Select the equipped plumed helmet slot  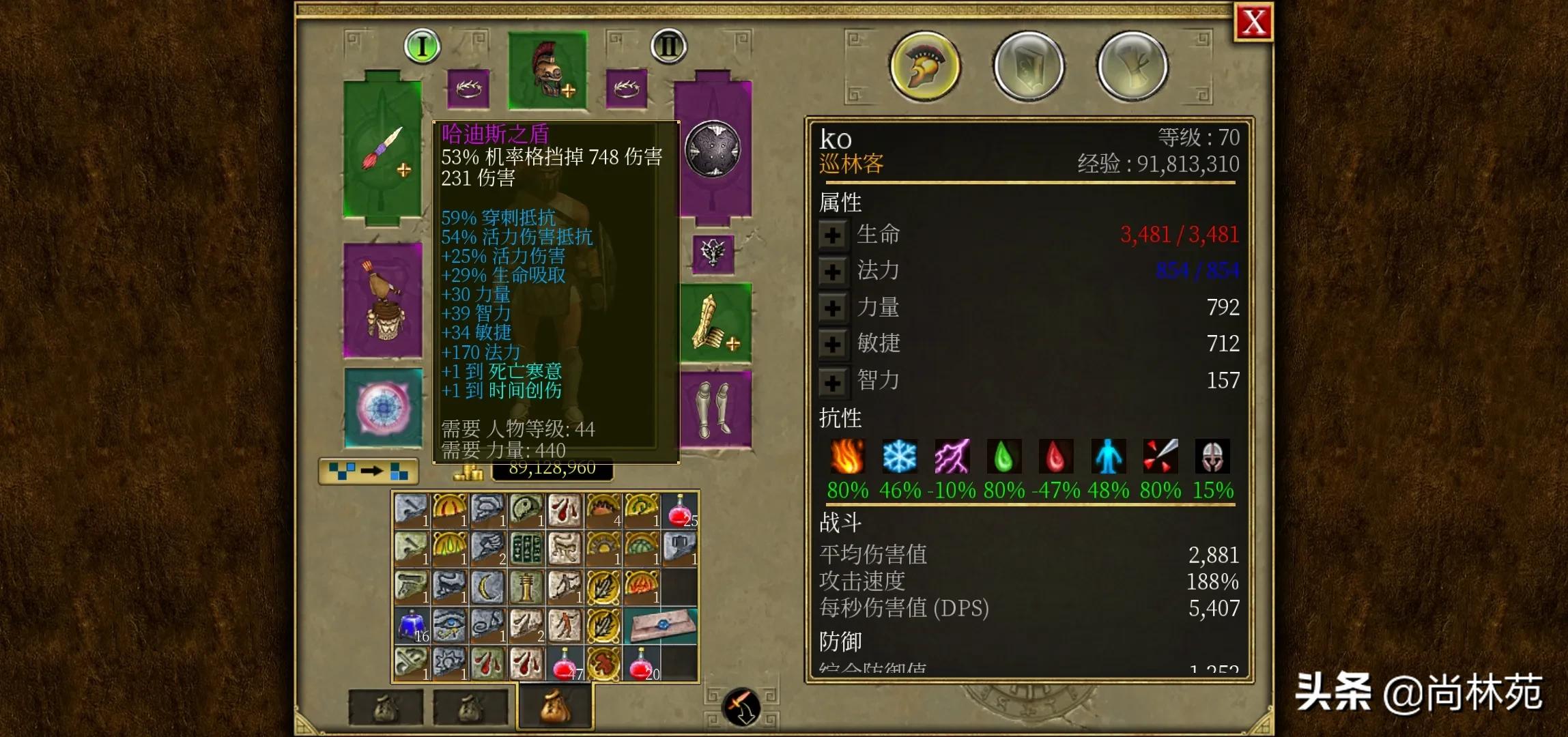point(547,71)
